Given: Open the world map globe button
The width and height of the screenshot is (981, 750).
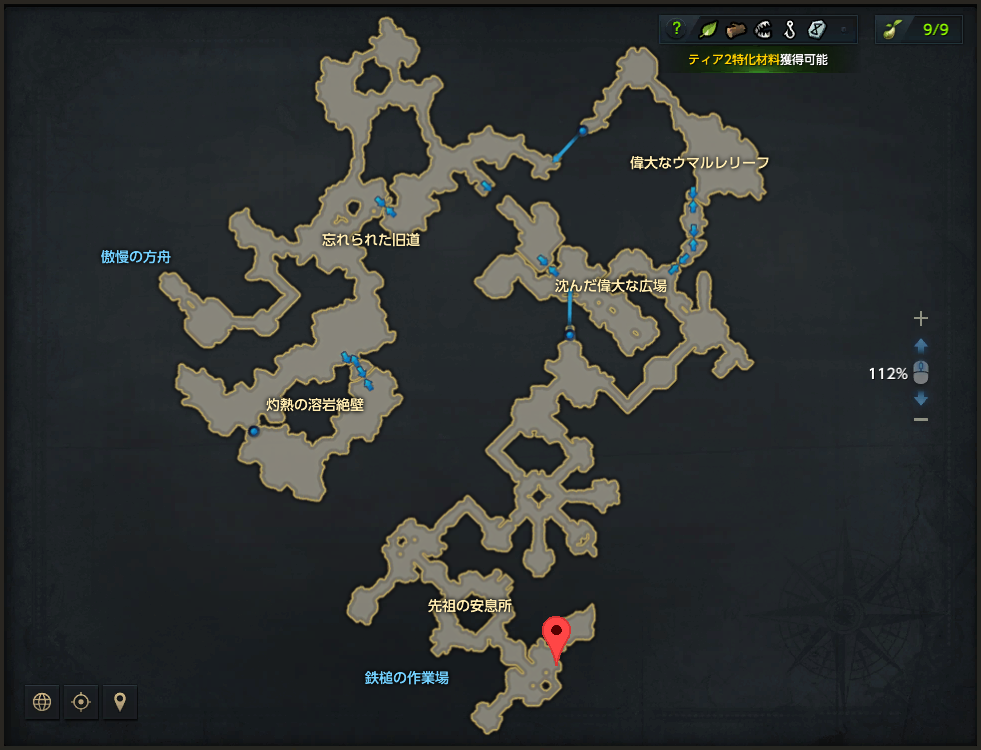Looking at the screenshot, I should (x=42, y=702).
